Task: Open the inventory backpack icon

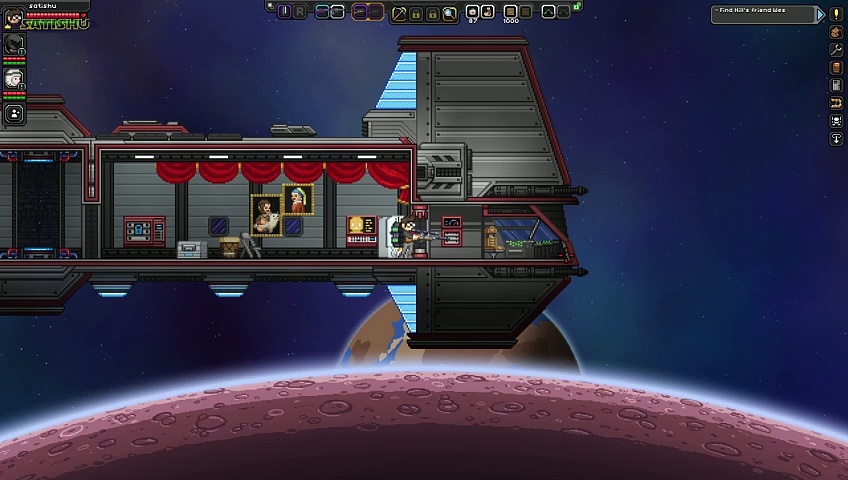Action: click(837, 32)
